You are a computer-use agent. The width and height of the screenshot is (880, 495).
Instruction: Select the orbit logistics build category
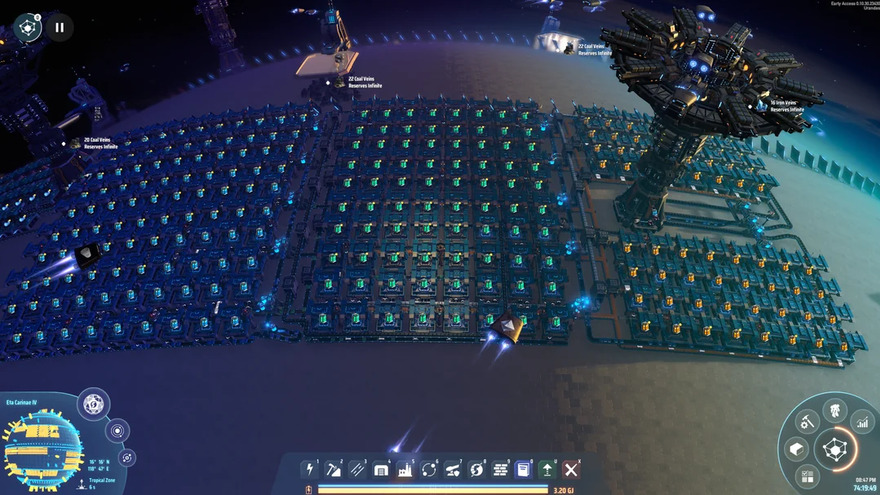coord(429,469)
